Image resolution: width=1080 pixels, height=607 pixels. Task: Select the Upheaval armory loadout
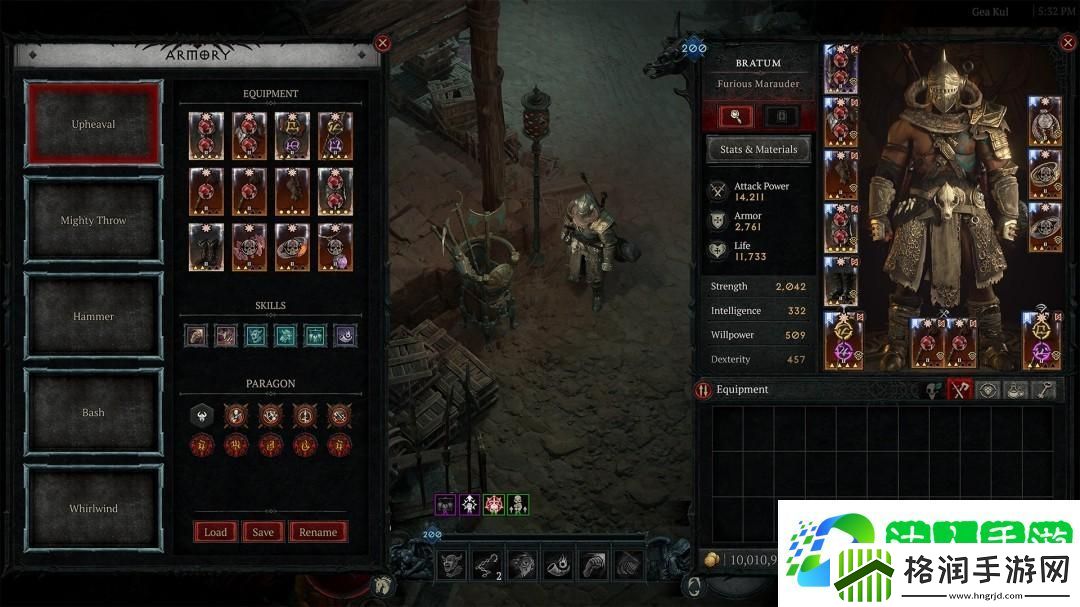[93, 124]
